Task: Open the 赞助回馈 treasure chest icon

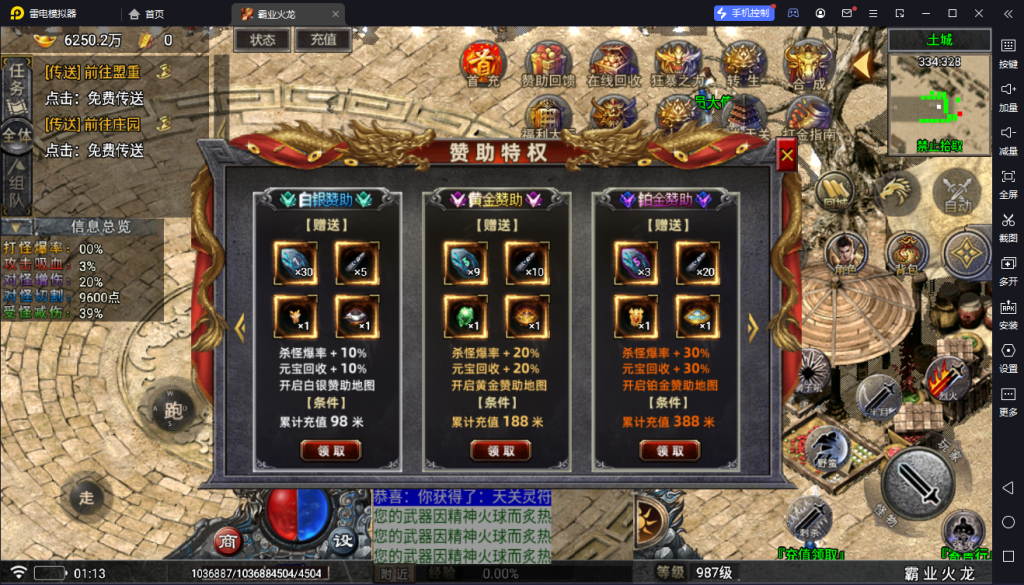Action: pos(548,63)
